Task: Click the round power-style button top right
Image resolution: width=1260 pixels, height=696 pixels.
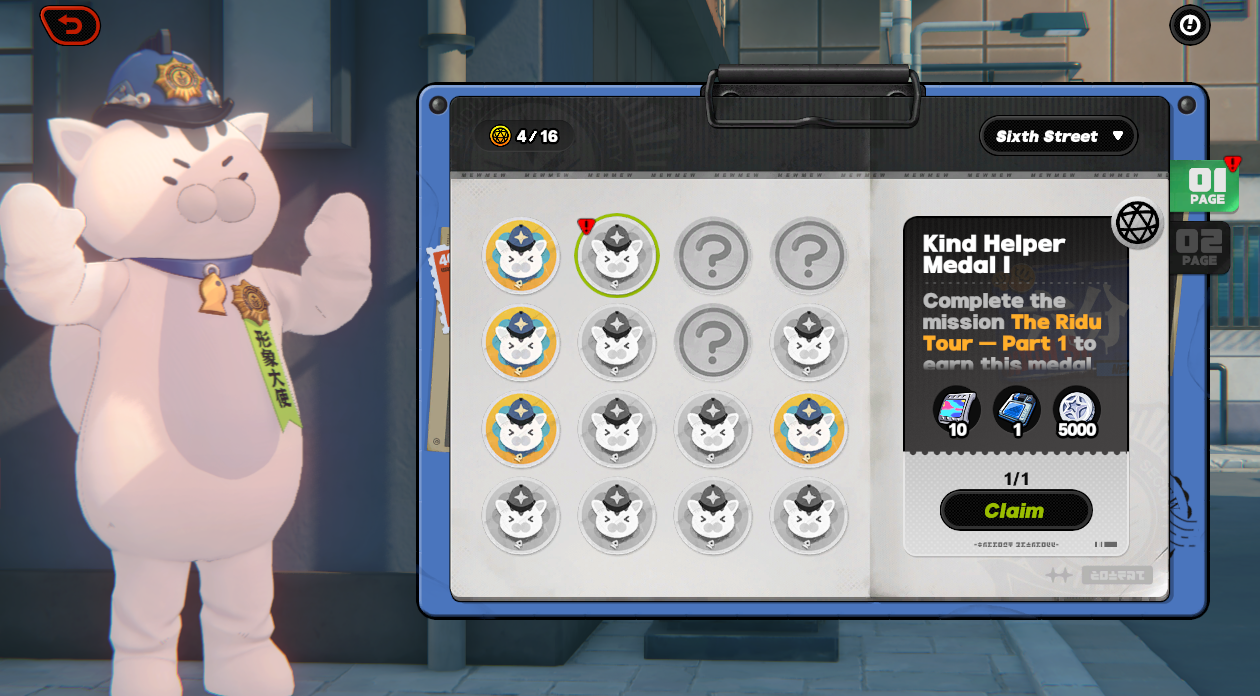Action: point(1189,26)
